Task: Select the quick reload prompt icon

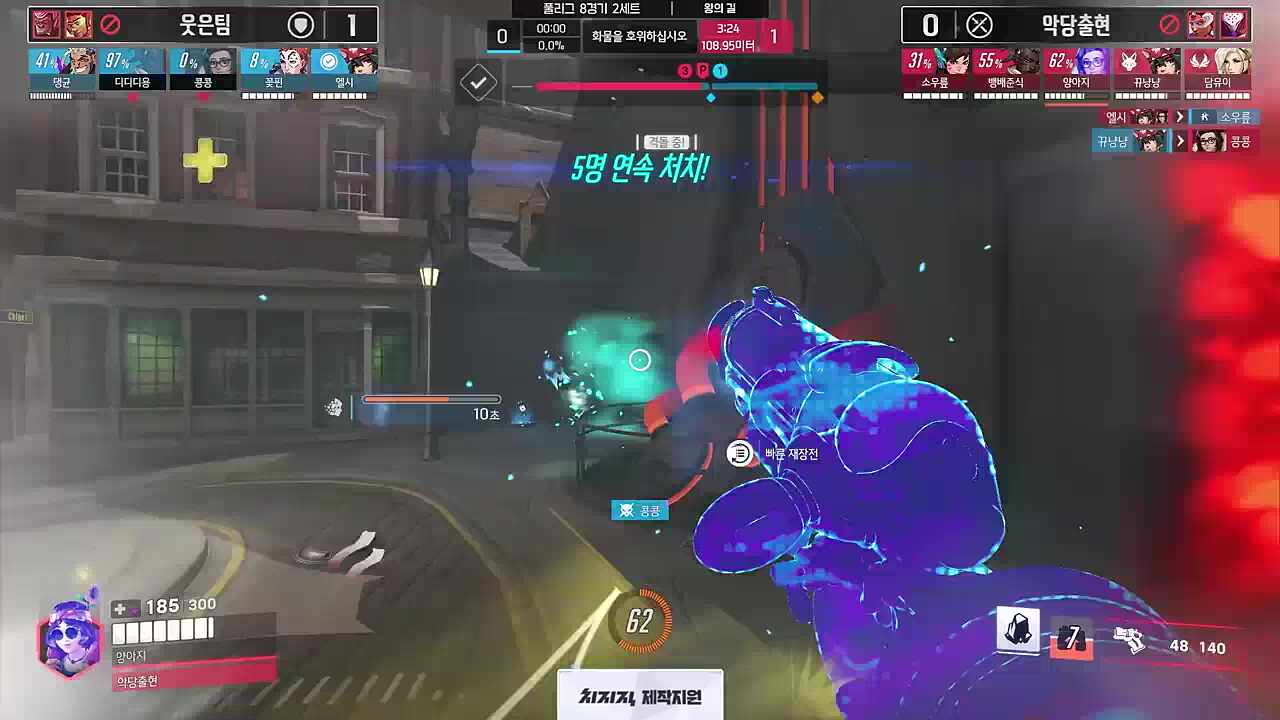Action: click(x=739, y=452)
